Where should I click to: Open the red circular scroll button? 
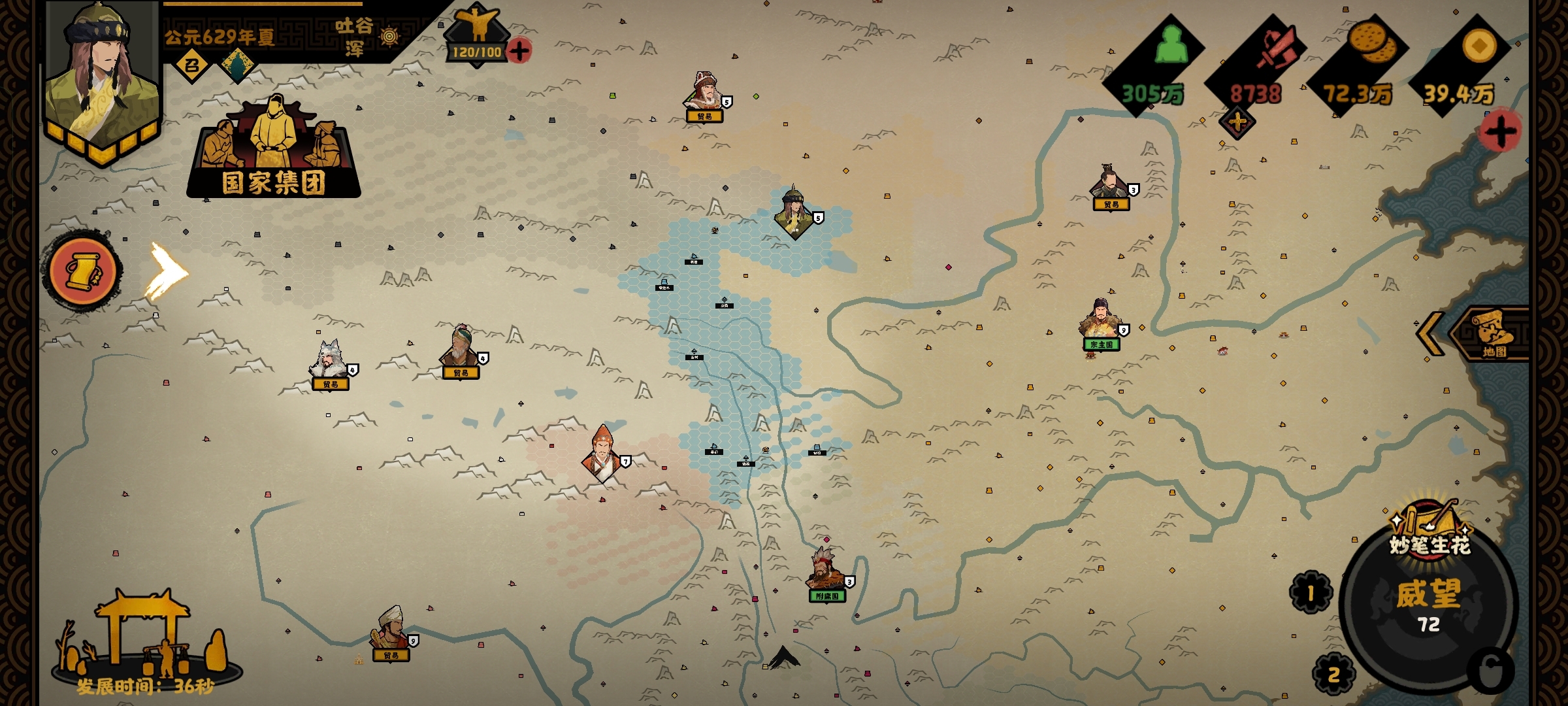click(x=82, y=271)
